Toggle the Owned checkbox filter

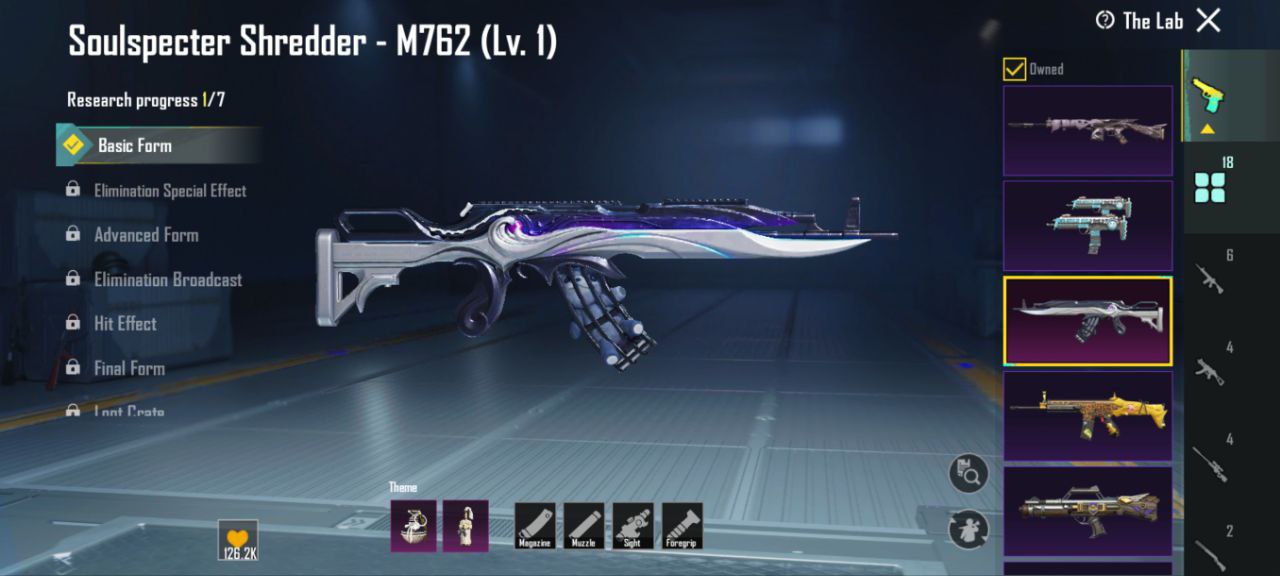point(1014,69)
